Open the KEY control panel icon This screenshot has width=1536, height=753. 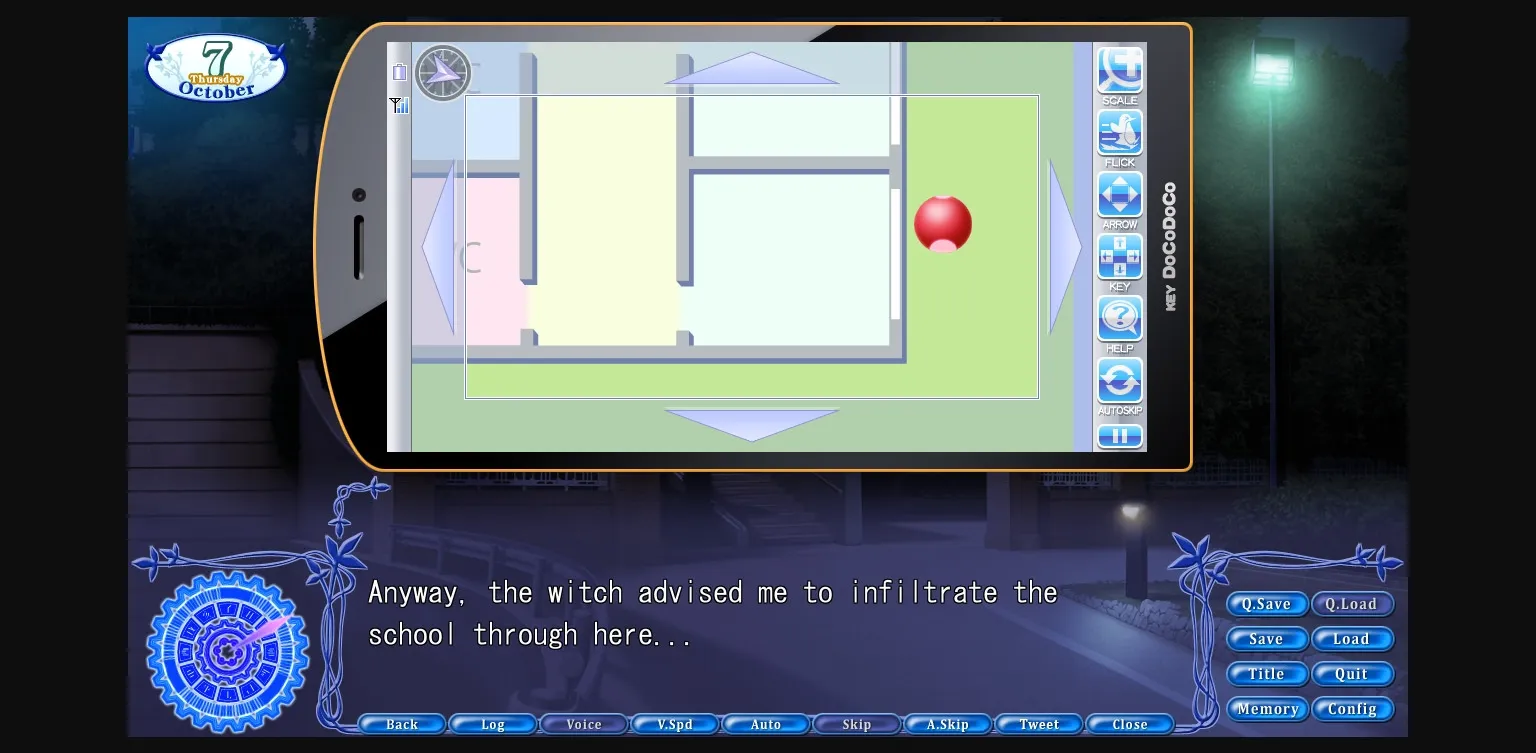pyautogui.click(x=1119, y=256)
